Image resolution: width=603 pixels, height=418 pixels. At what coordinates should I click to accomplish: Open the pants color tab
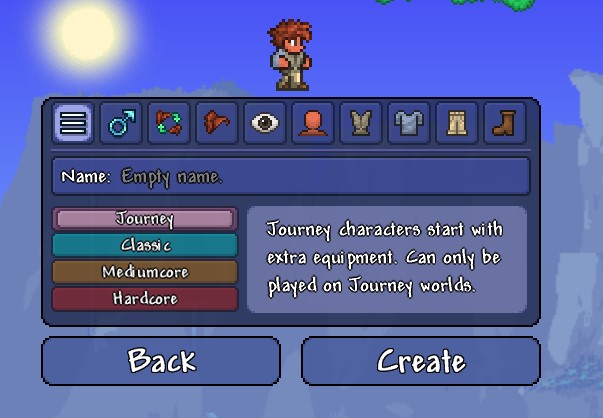pos(453,123)
